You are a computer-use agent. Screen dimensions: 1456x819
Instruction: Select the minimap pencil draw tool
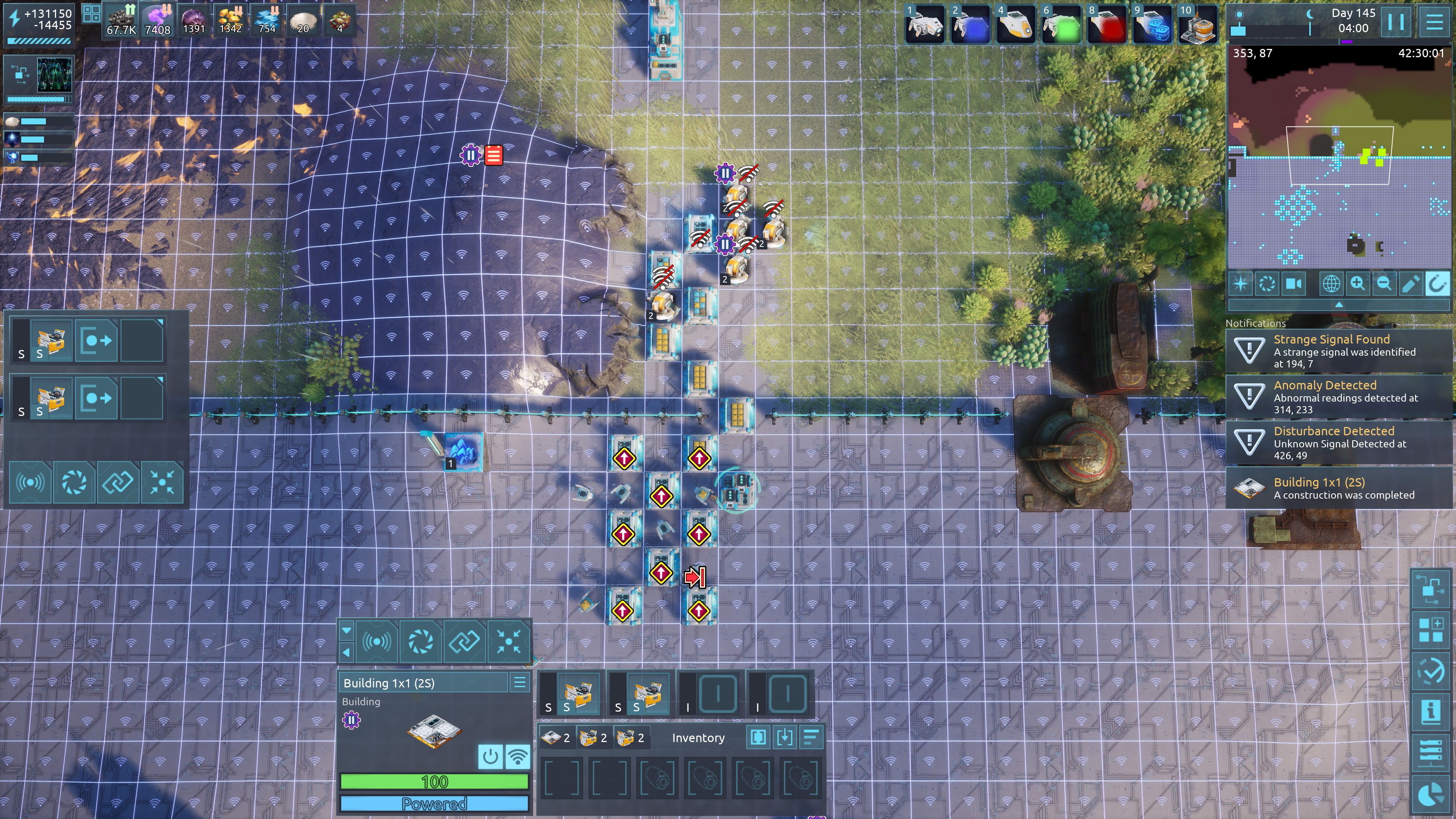[x=1410, y=283]
